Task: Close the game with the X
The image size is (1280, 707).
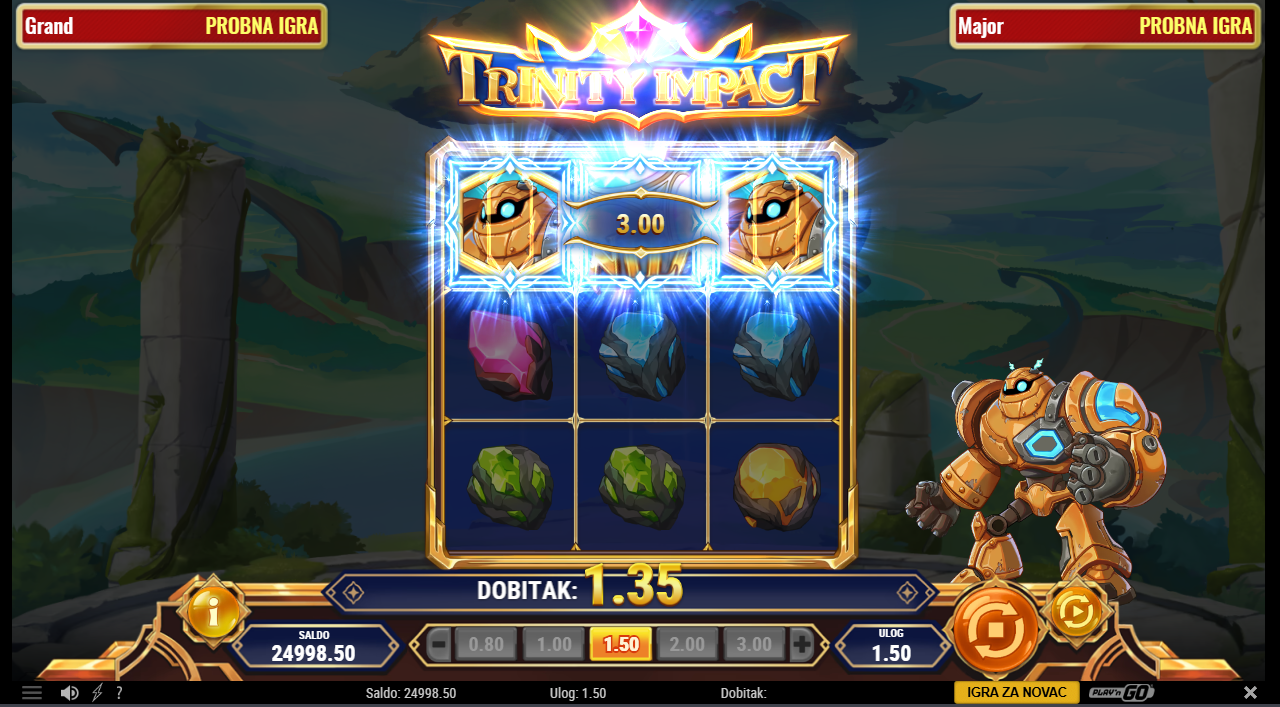Action: (x=1250, y=693)
